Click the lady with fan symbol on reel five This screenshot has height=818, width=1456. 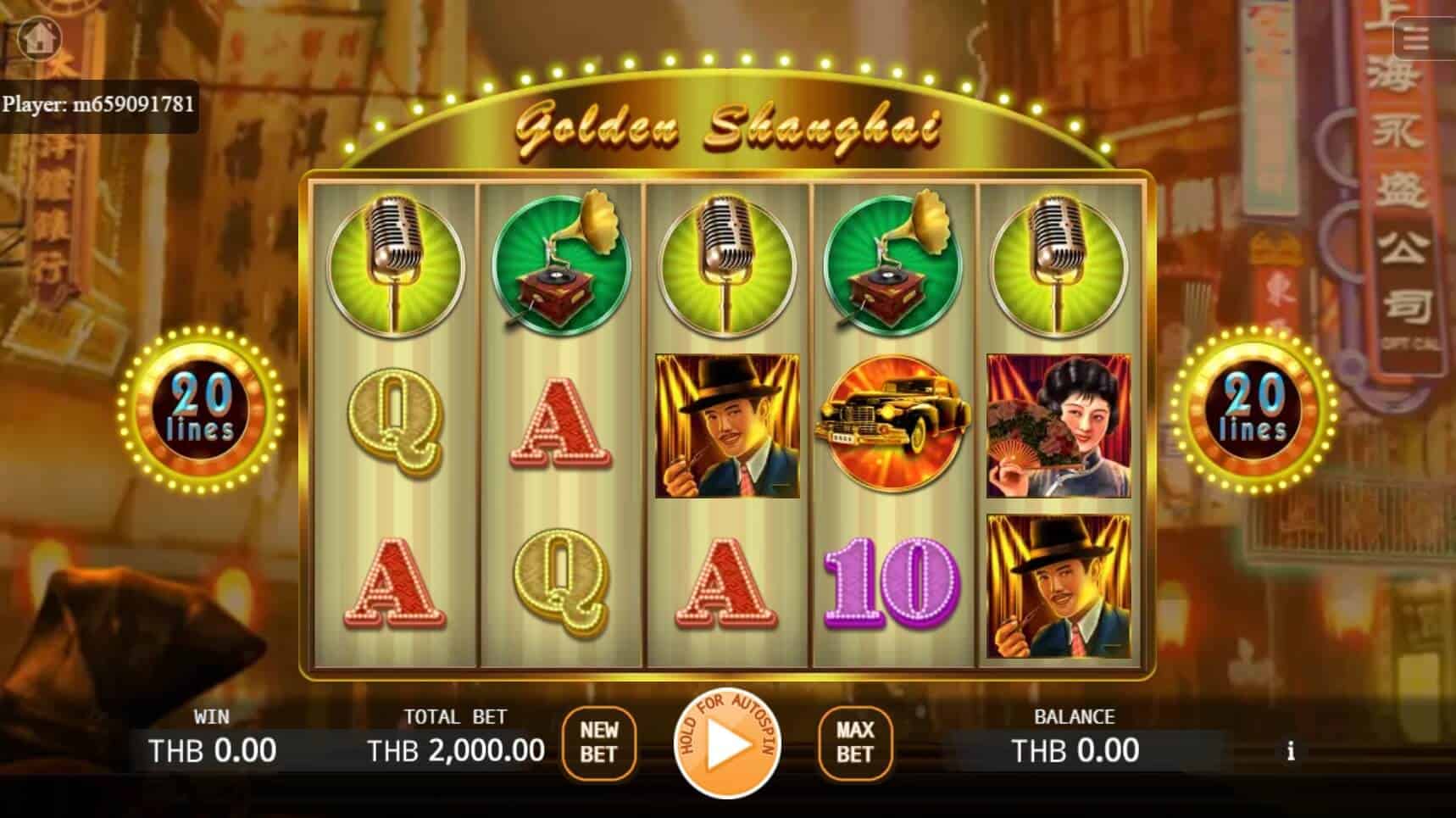(1054, 424)
